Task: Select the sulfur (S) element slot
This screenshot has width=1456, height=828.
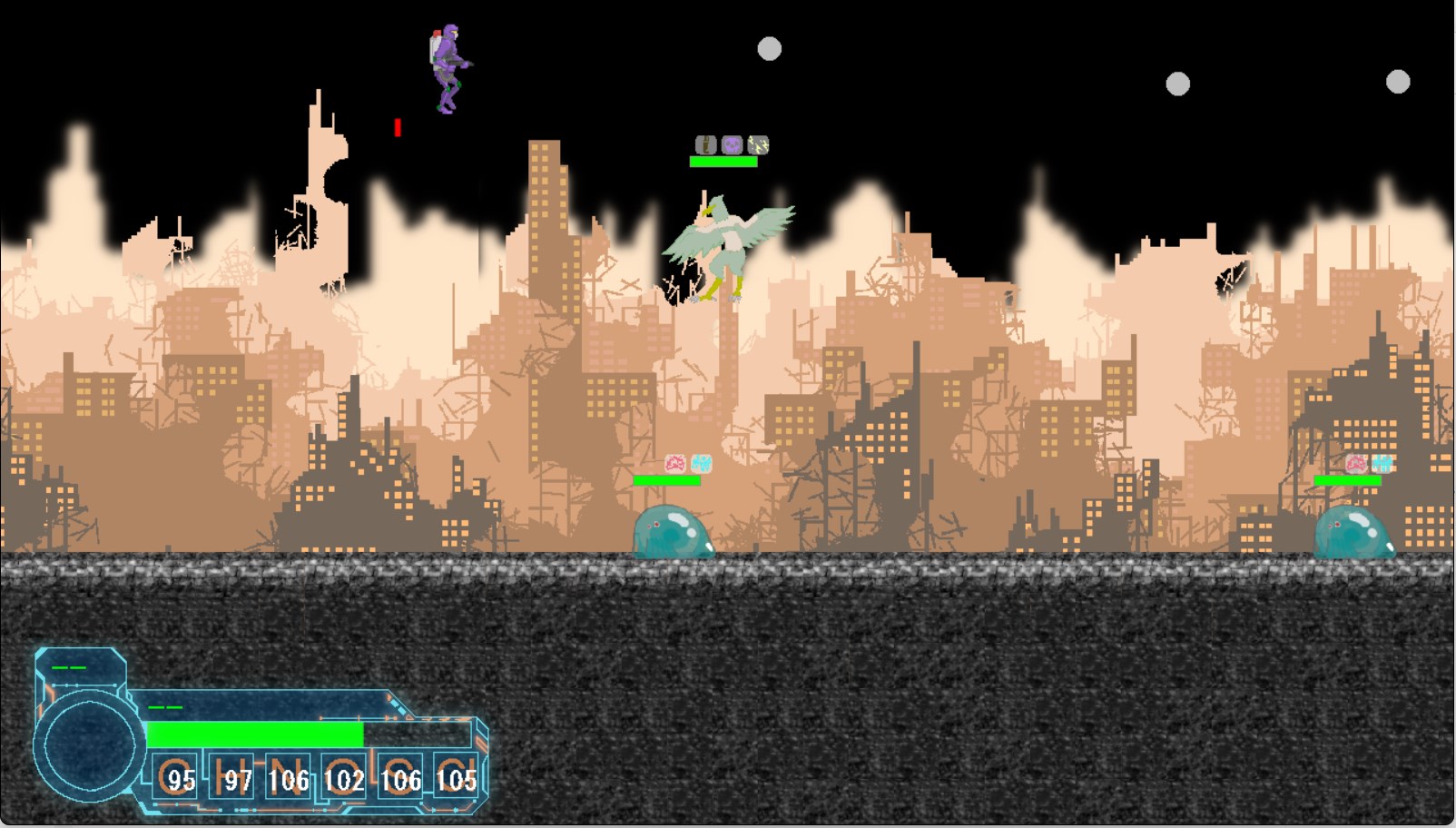Action: click(x=400, y=778)
